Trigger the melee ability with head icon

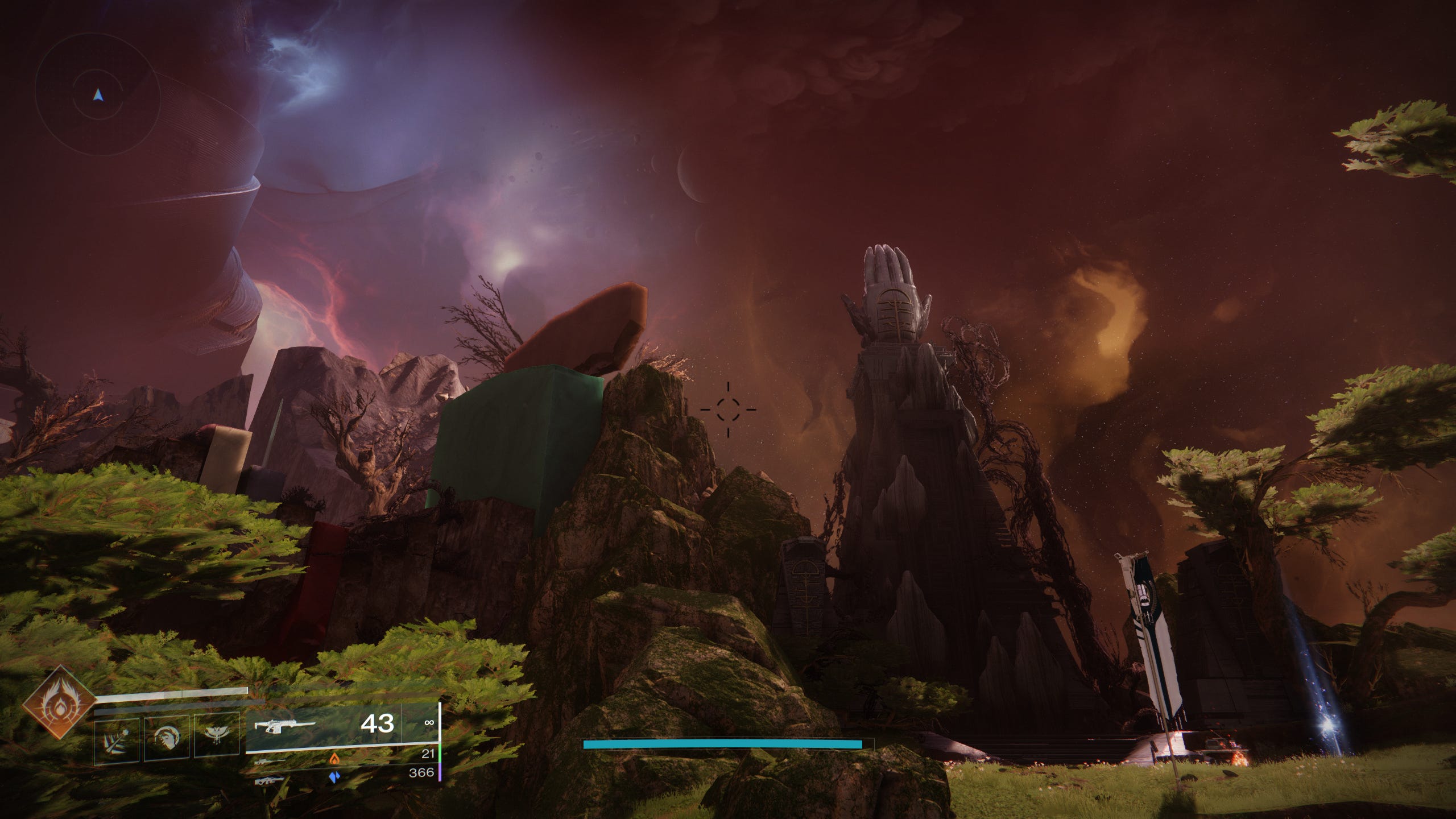pos(167,738)
